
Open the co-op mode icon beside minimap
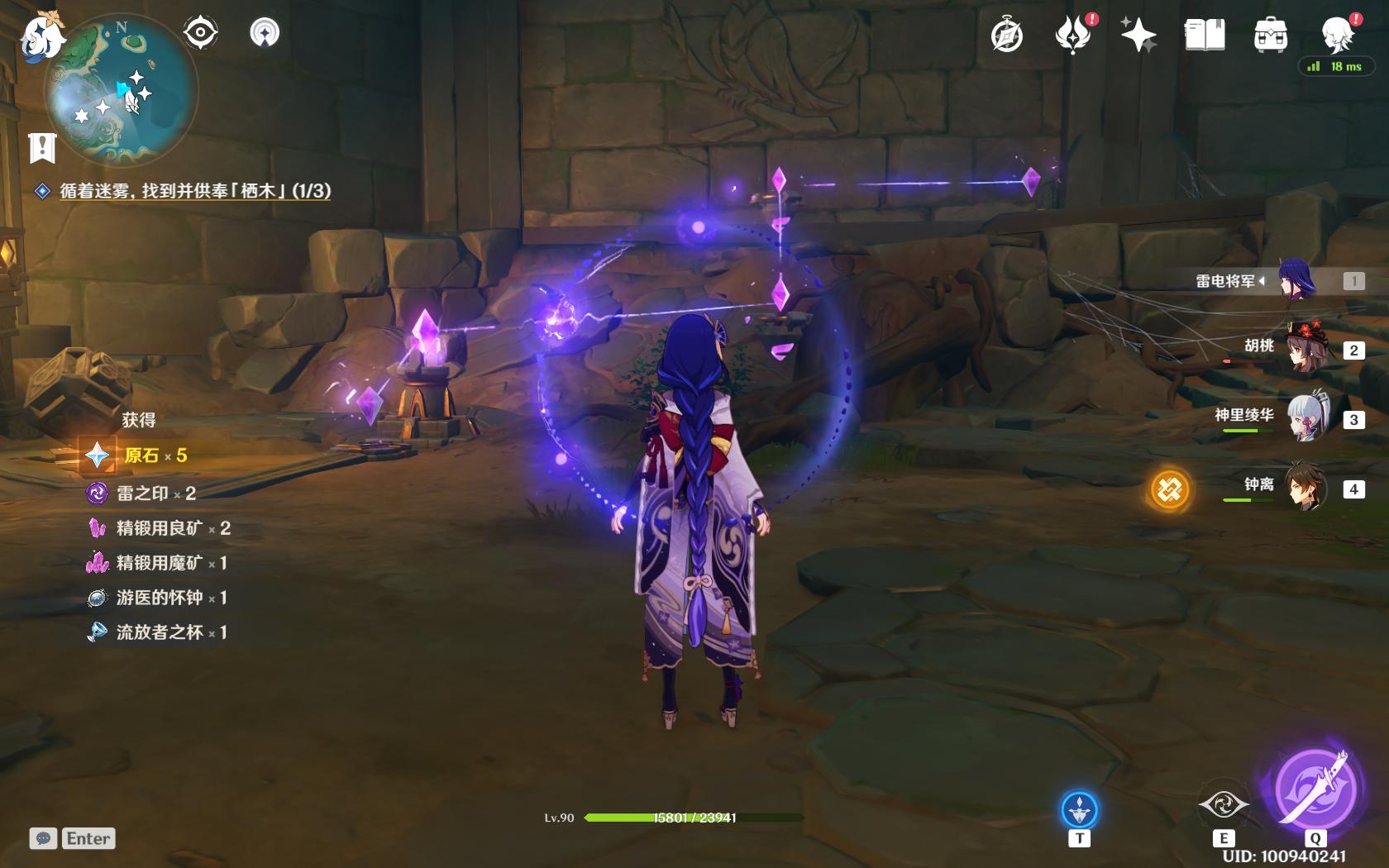tap(265, 33)
